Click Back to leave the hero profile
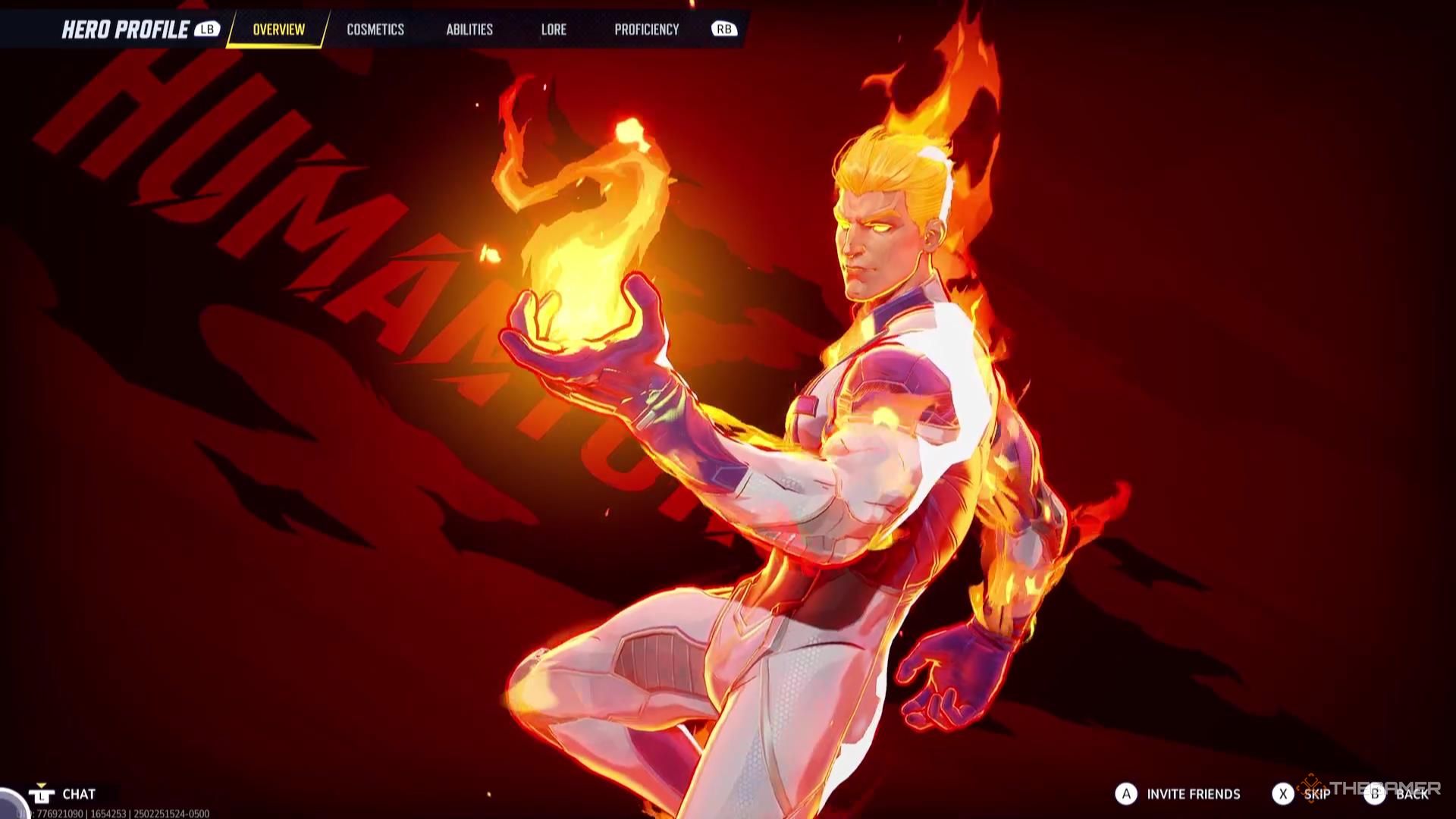The image size is (1456, 819). tap(1412, 795)
